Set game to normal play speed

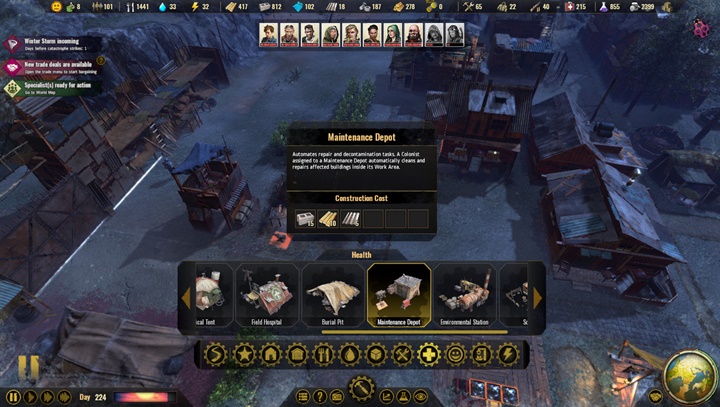(x=31, y=397)
